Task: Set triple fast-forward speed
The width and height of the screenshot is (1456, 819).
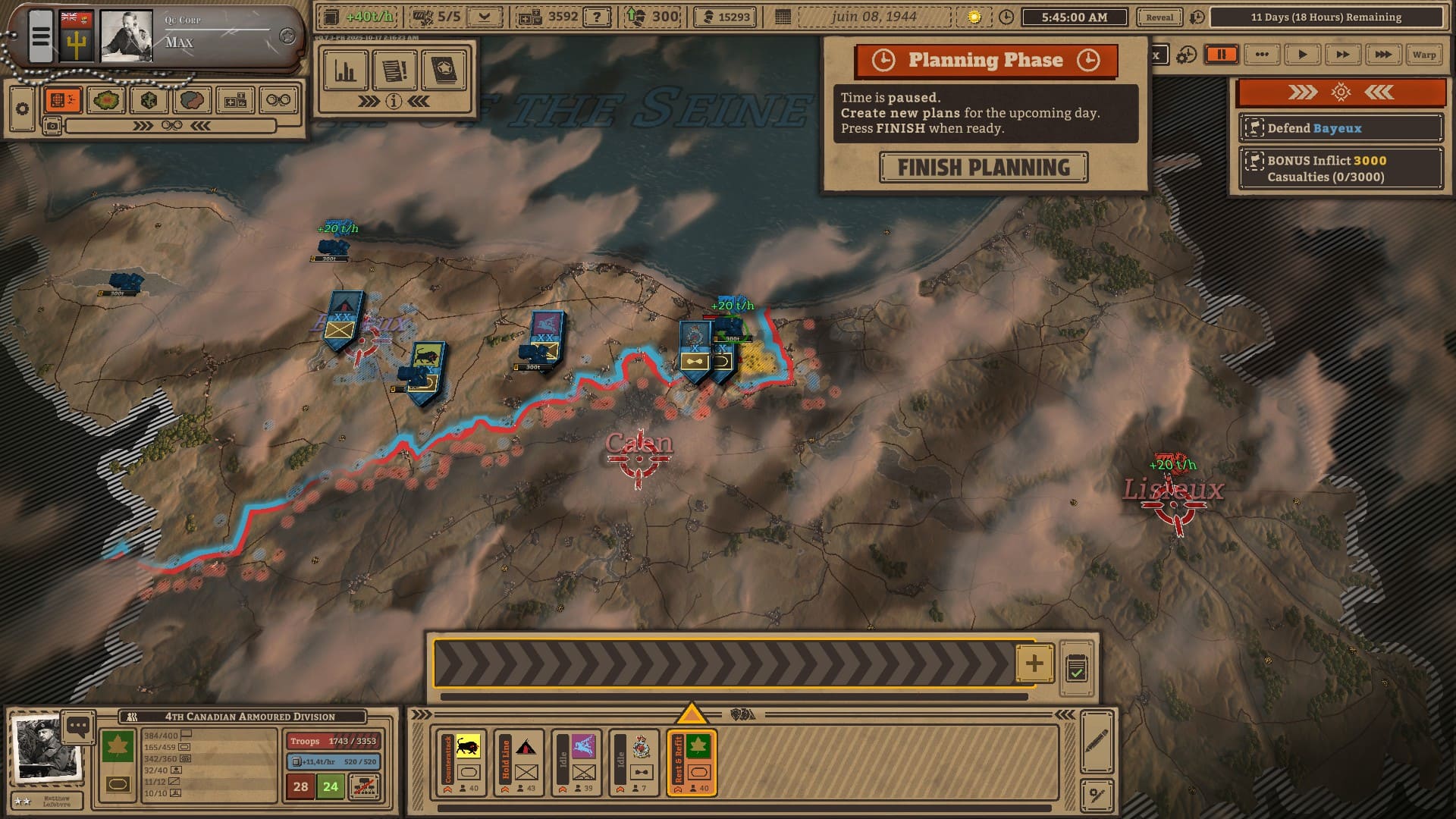Action: point(1383,55)
